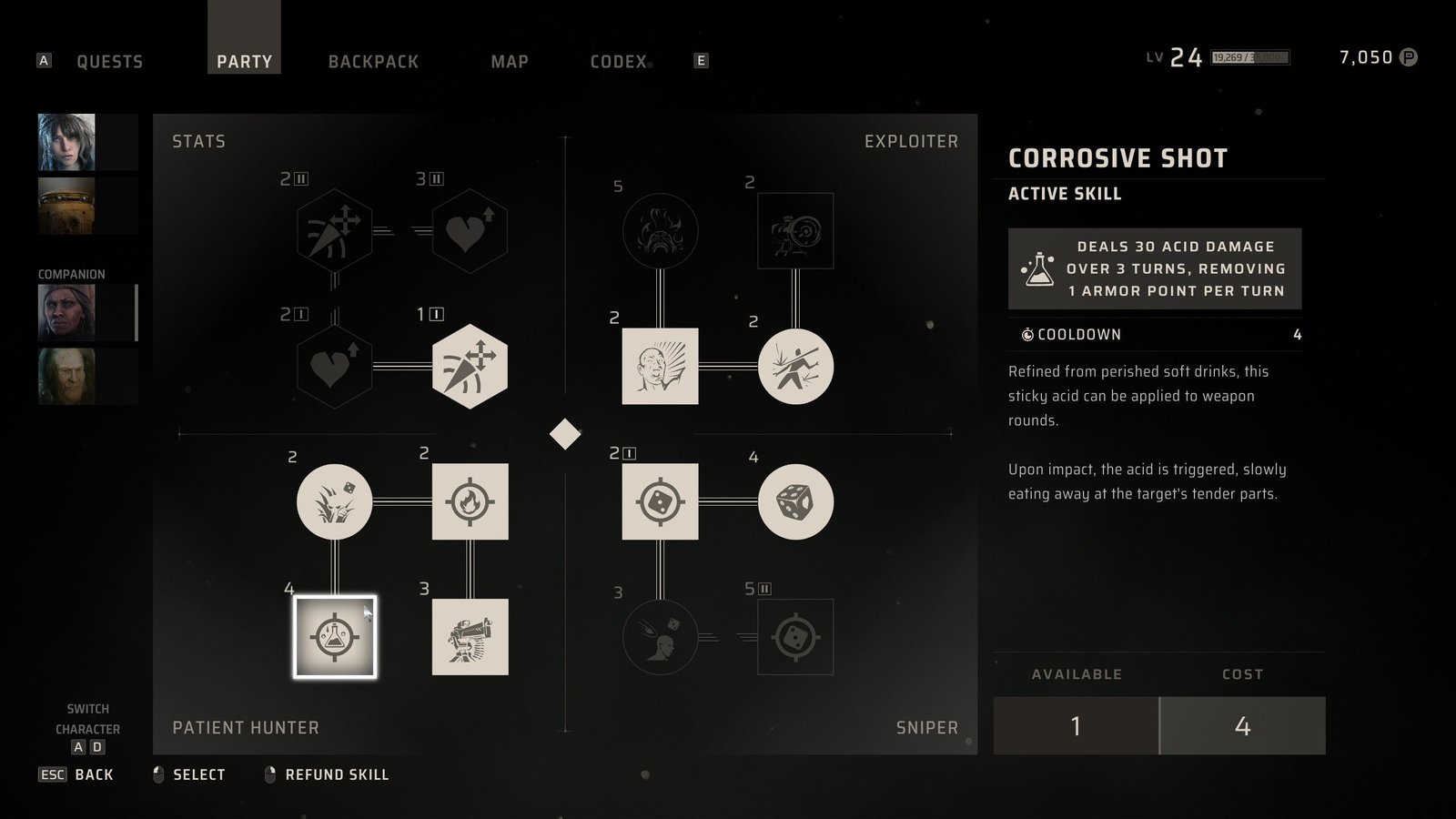Open the Quests tab

[x=109, y=62]
